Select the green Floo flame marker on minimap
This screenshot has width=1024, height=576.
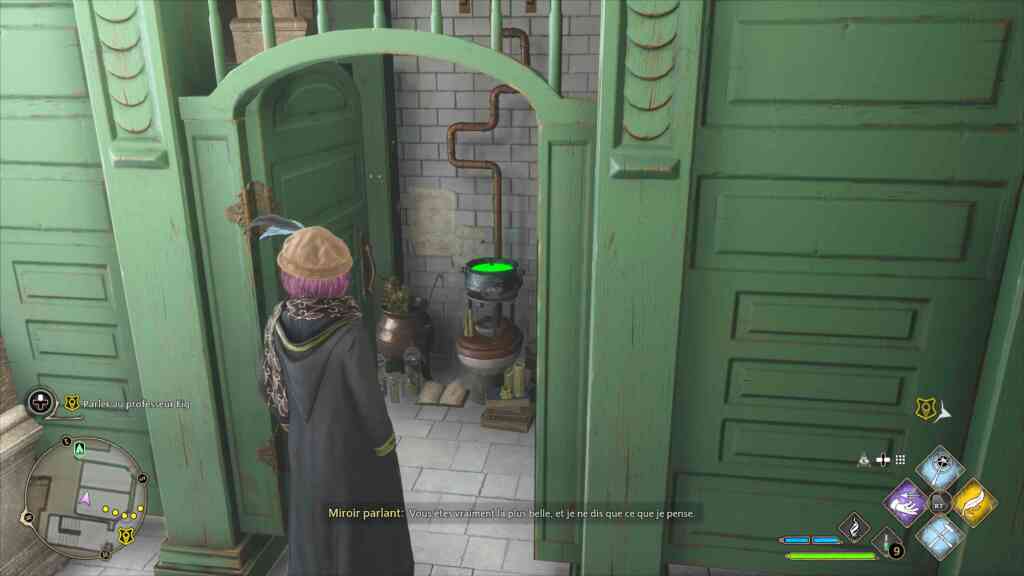77,450
